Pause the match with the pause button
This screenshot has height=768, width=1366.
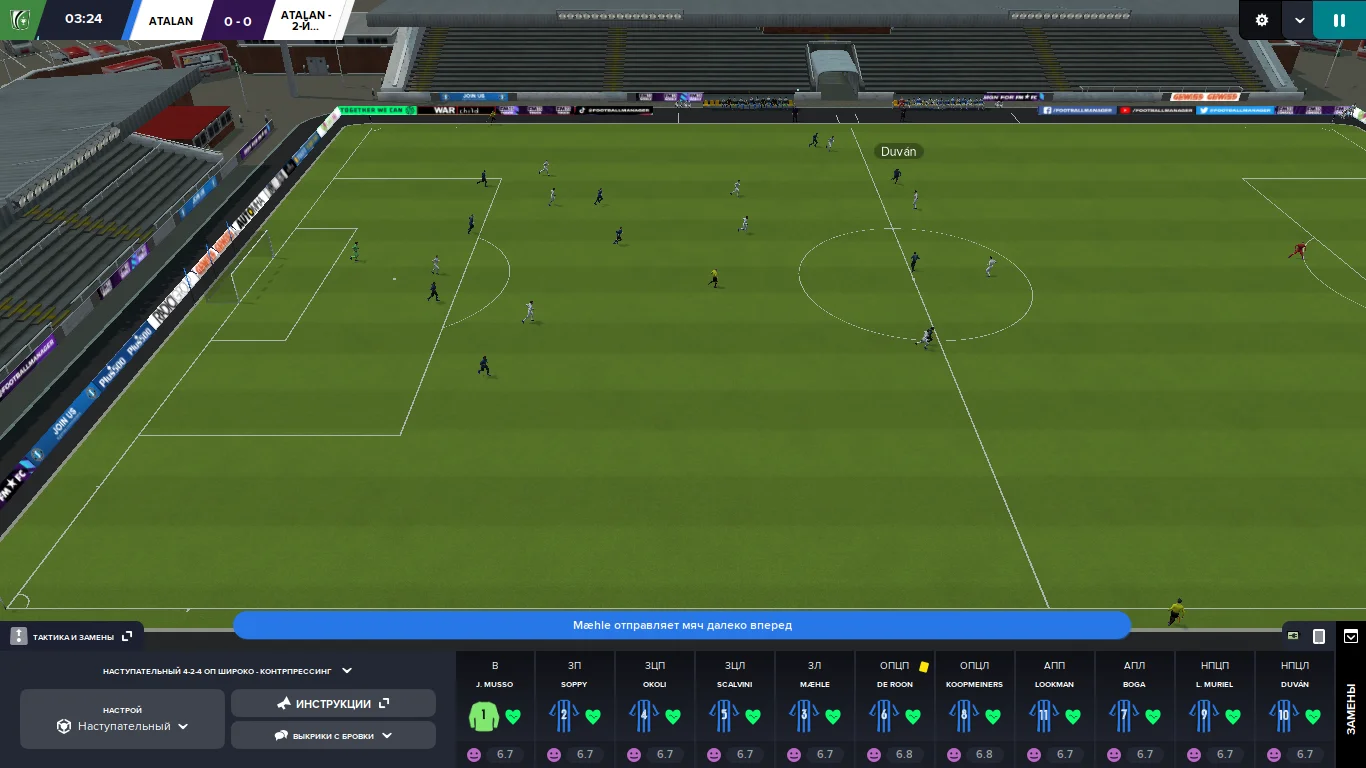tap(1339, 20)
